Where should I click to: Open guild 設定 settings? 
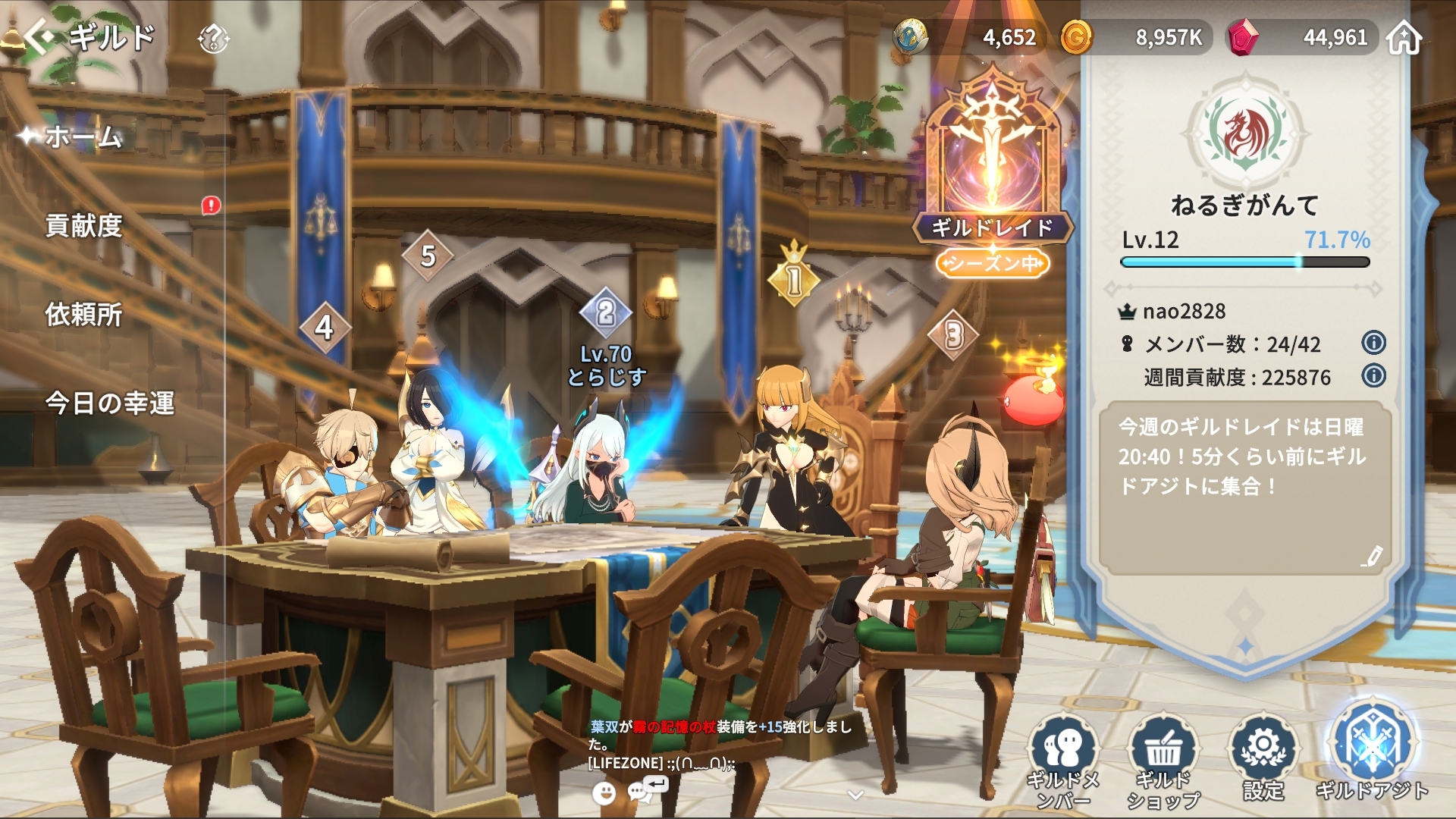point(1263,758)
